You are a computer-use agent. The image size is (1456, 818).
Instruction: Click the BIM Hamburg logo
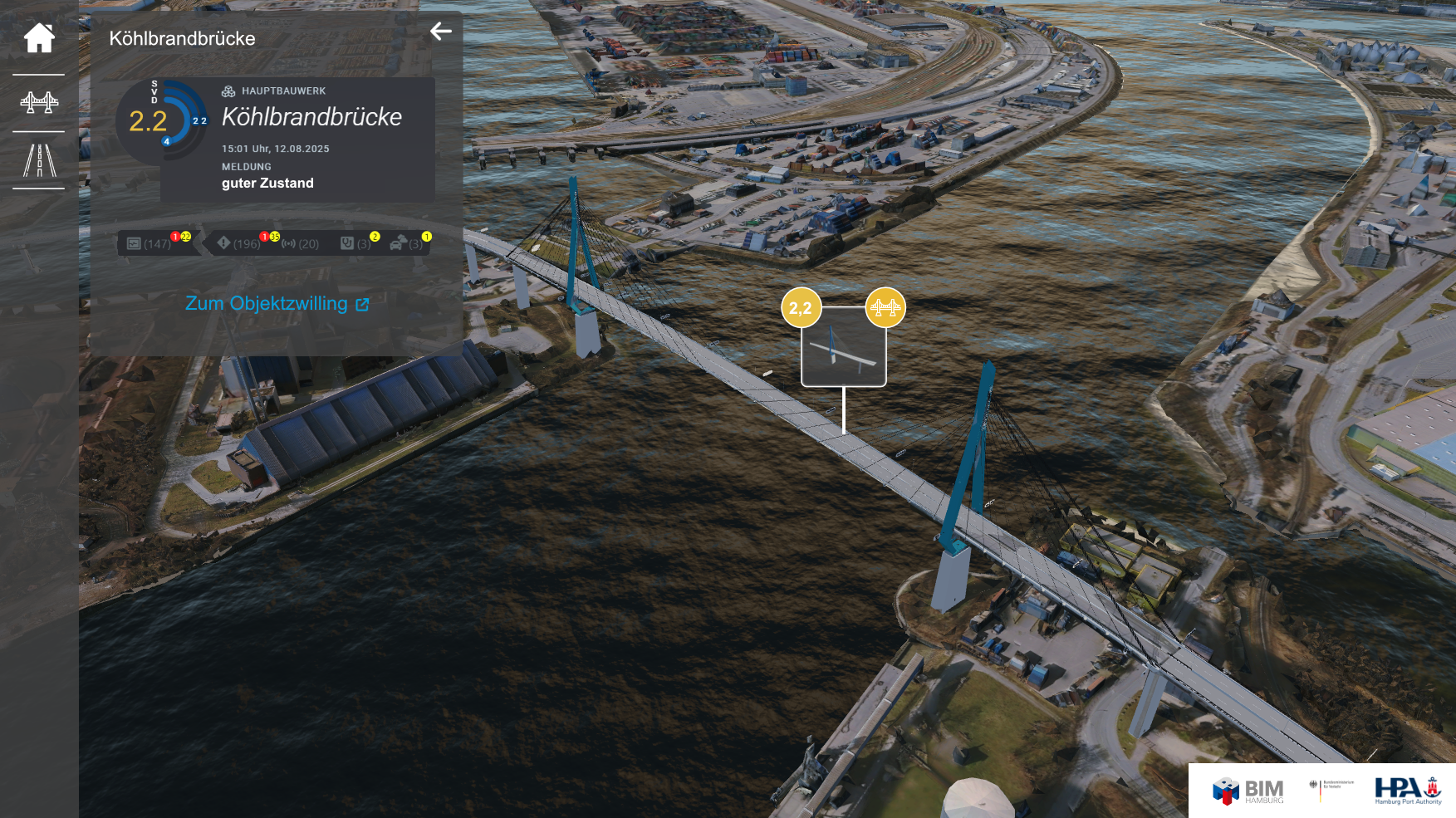[1248, 791]
